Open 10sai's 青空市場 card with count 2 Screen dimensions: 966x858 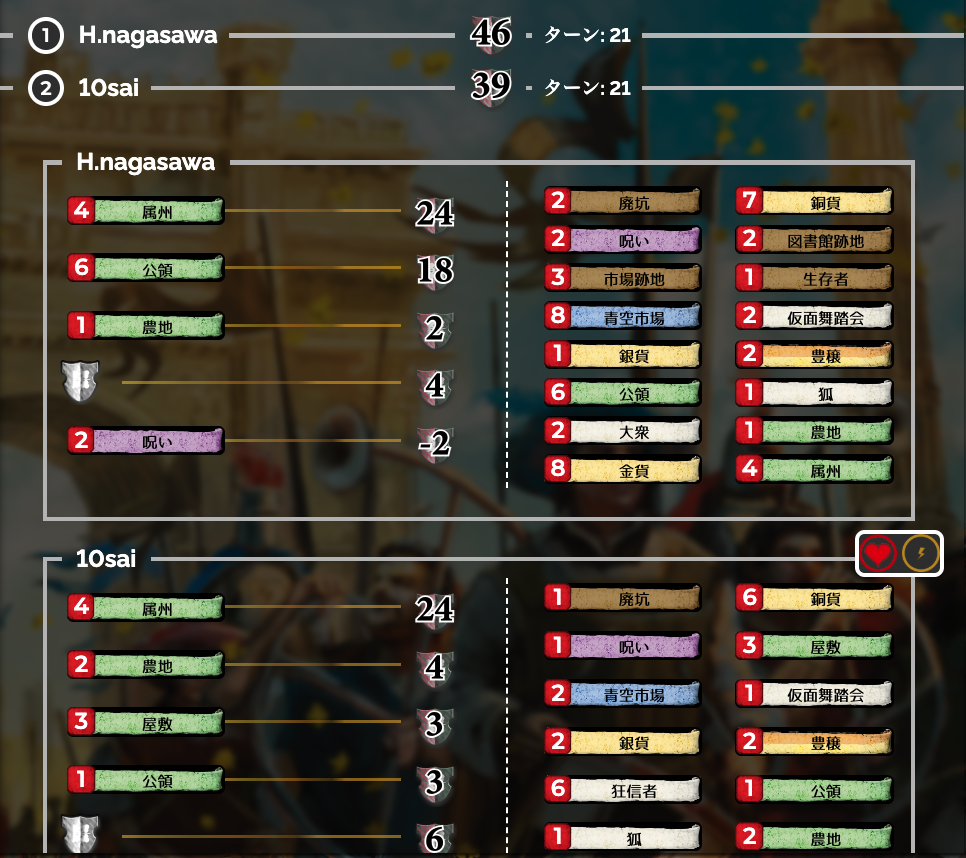click(634, 693)
